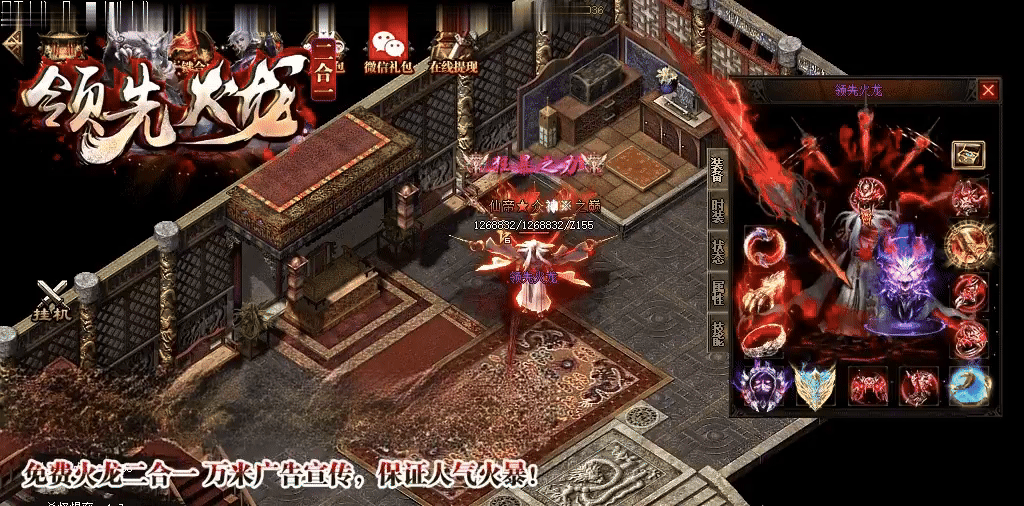Open the 技能 skills tab
This screenshot has width=1024, height=506.
[x=717, y=334]
